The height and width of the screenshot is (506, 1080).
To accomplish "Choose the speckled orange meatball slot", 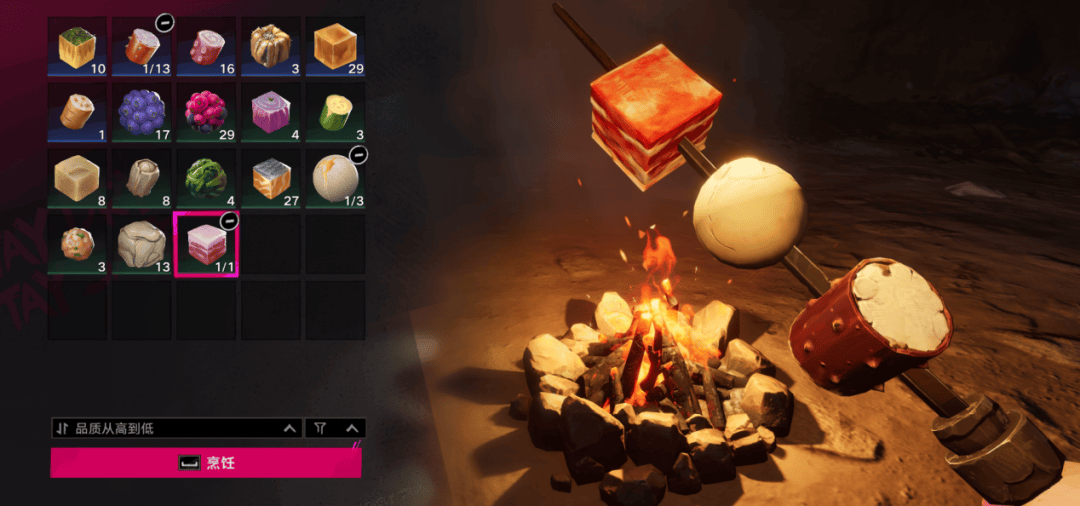I will click(x=77, y=244).
